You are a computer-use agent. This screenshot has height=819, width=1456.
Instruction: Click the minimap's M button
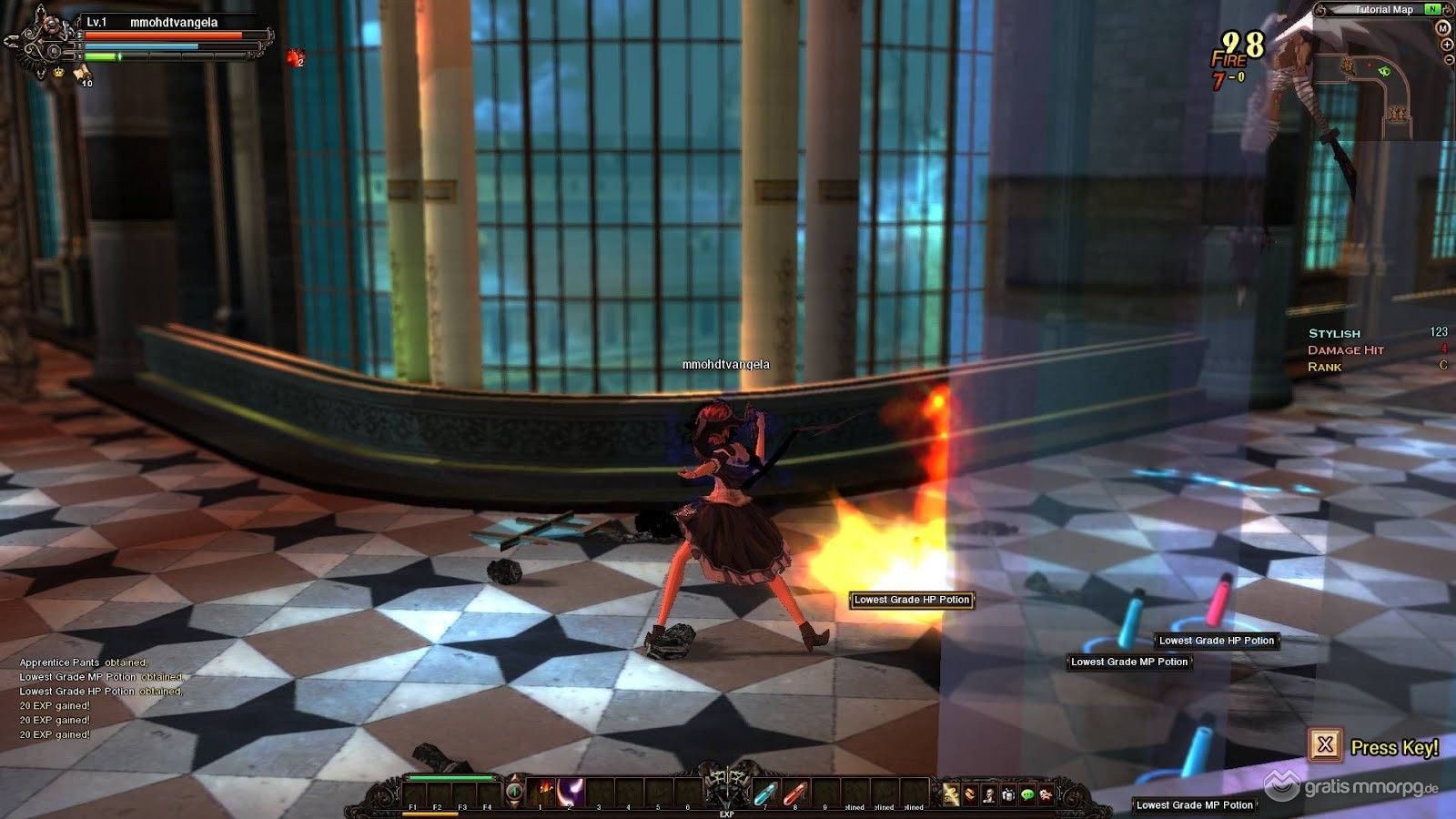point(1442,28)
